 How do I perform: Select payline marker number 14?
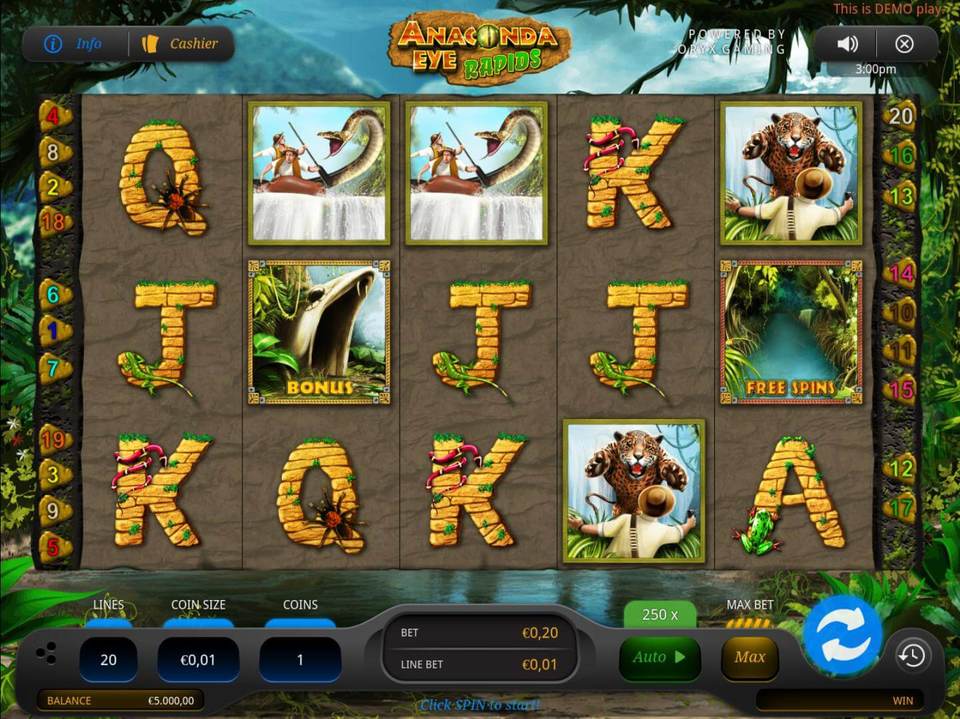tap(901, 272)
